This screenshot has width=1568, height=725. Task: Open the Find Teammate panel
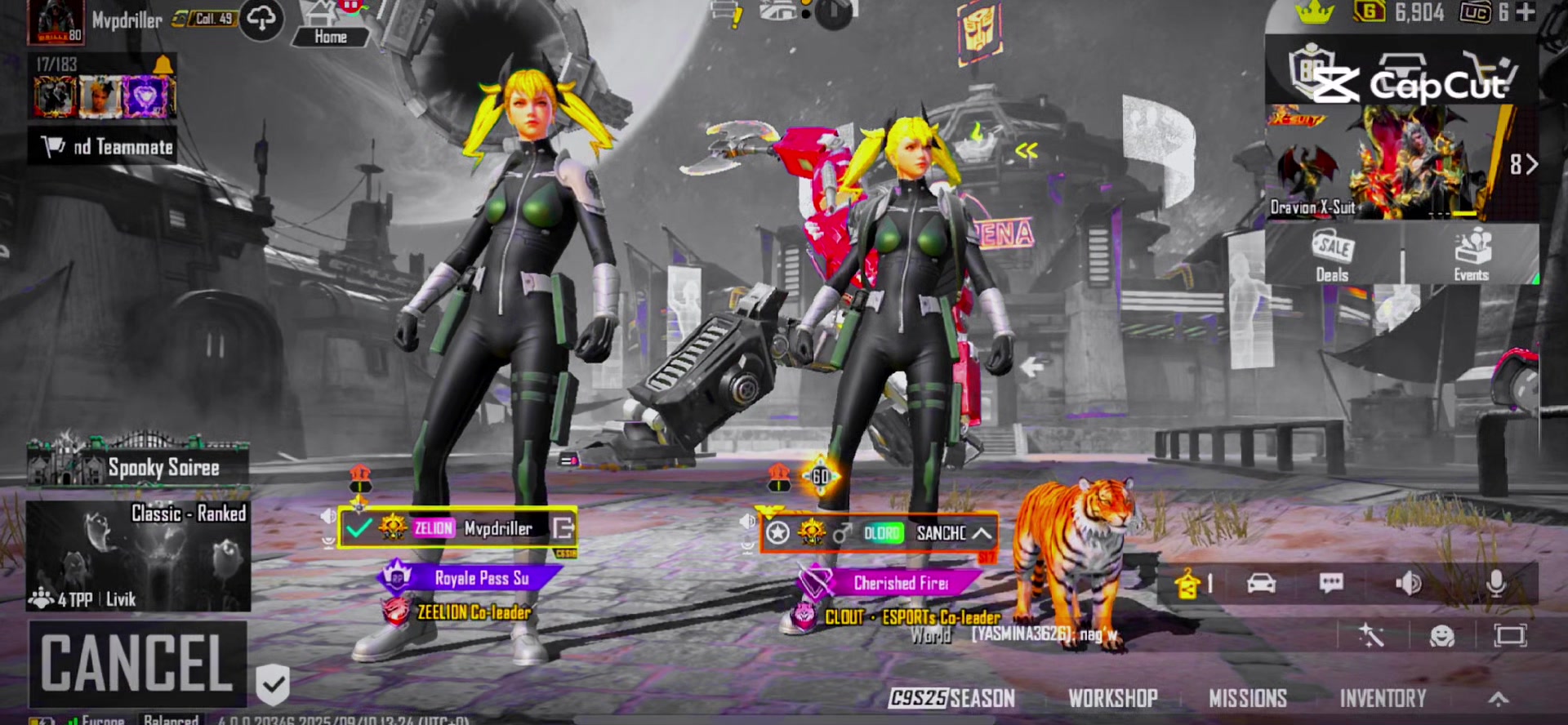point(103,147)
